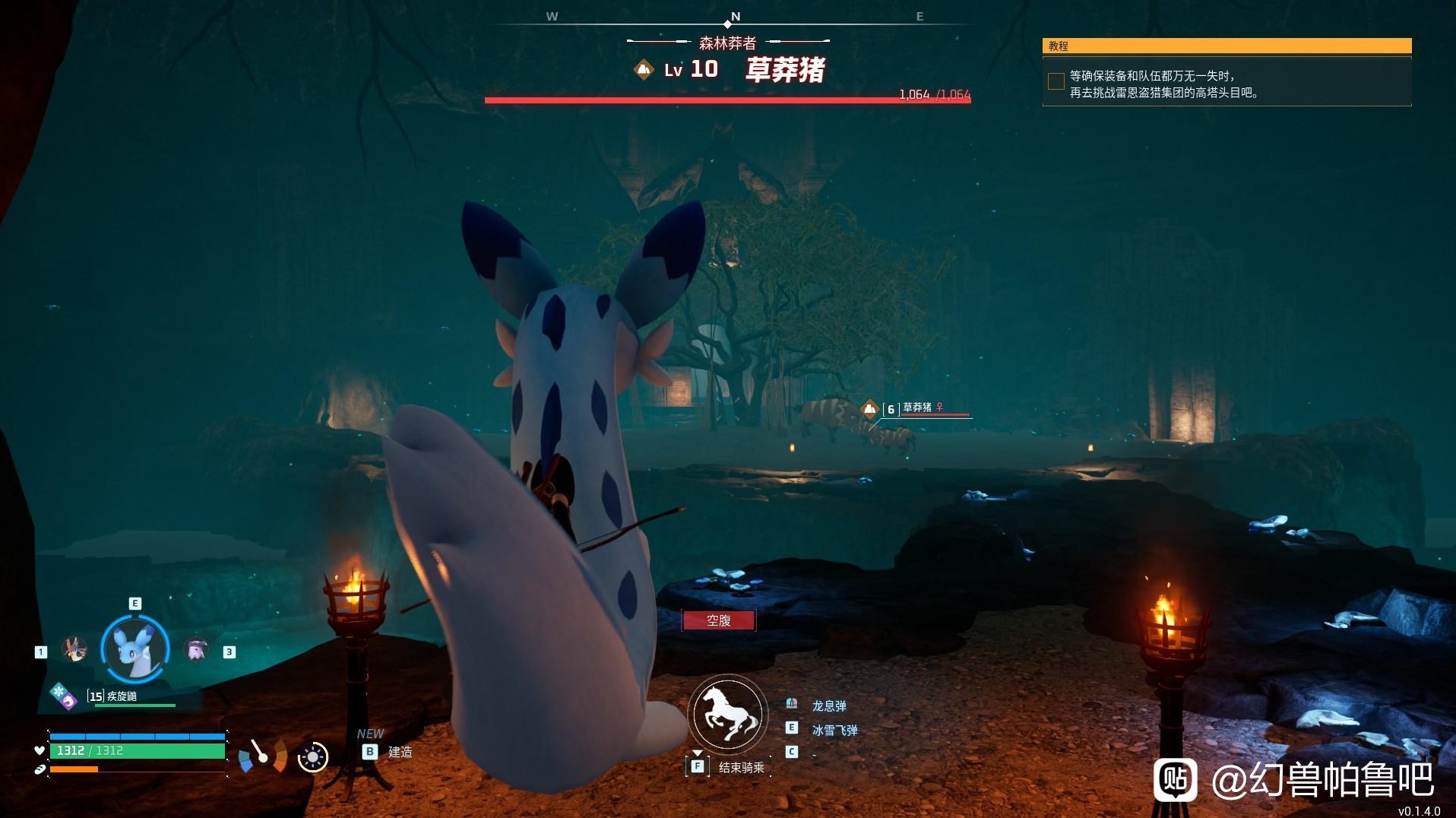This screenshot has height=818, width=1456.
Task: Select the active blue pal portrait
Action: click(x=135, y=649)
